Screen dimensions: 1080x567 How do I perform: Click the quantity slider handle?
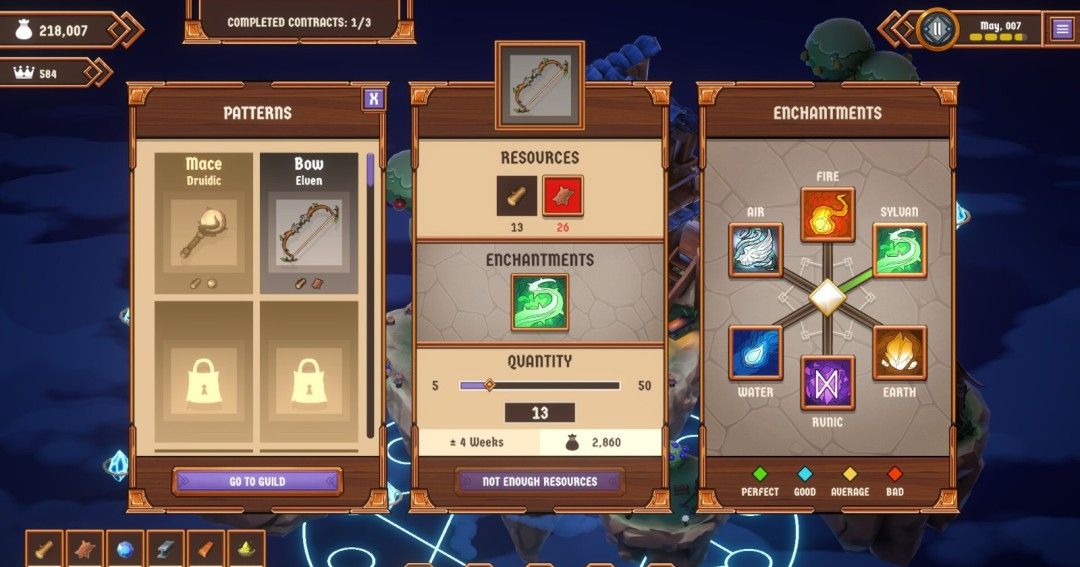[489, 385]
